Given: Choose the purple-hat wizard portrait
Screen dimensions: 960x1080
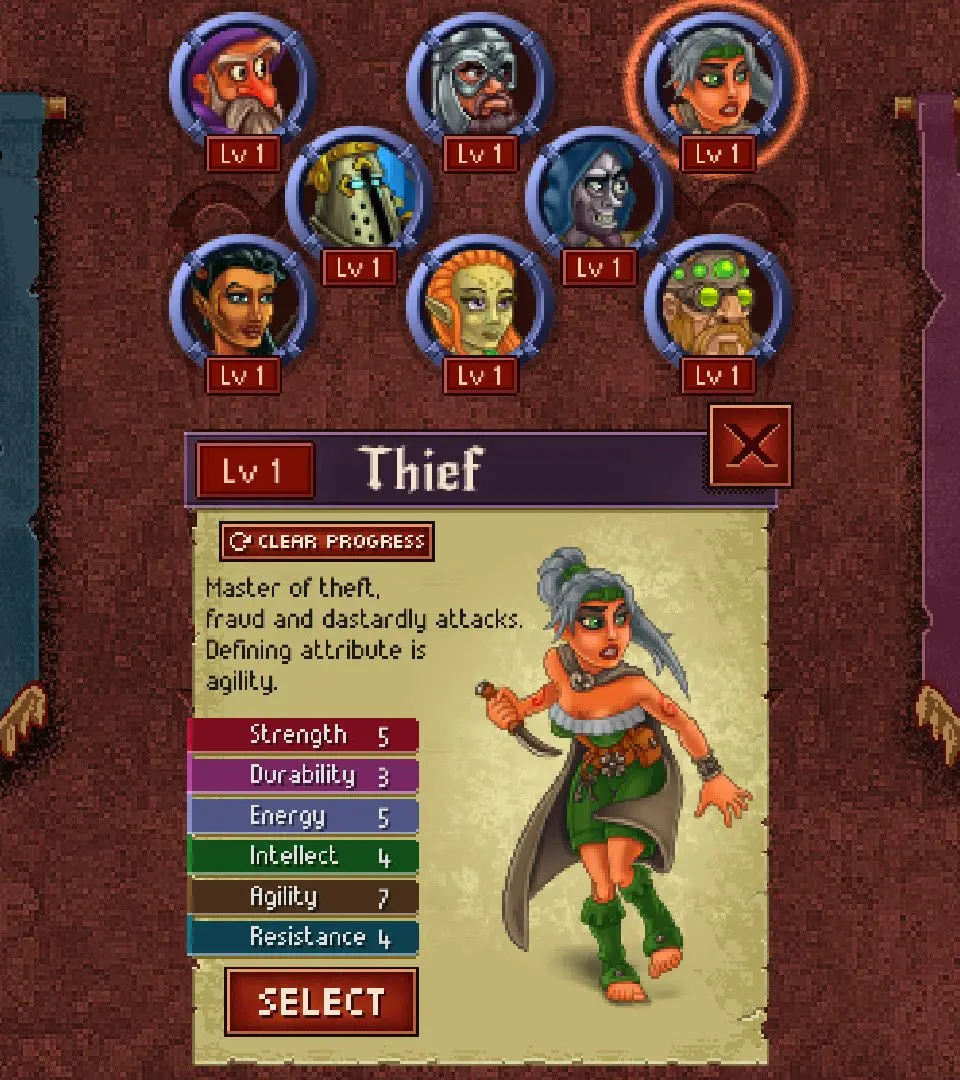Looking at the screenshot, I should 243,85.
